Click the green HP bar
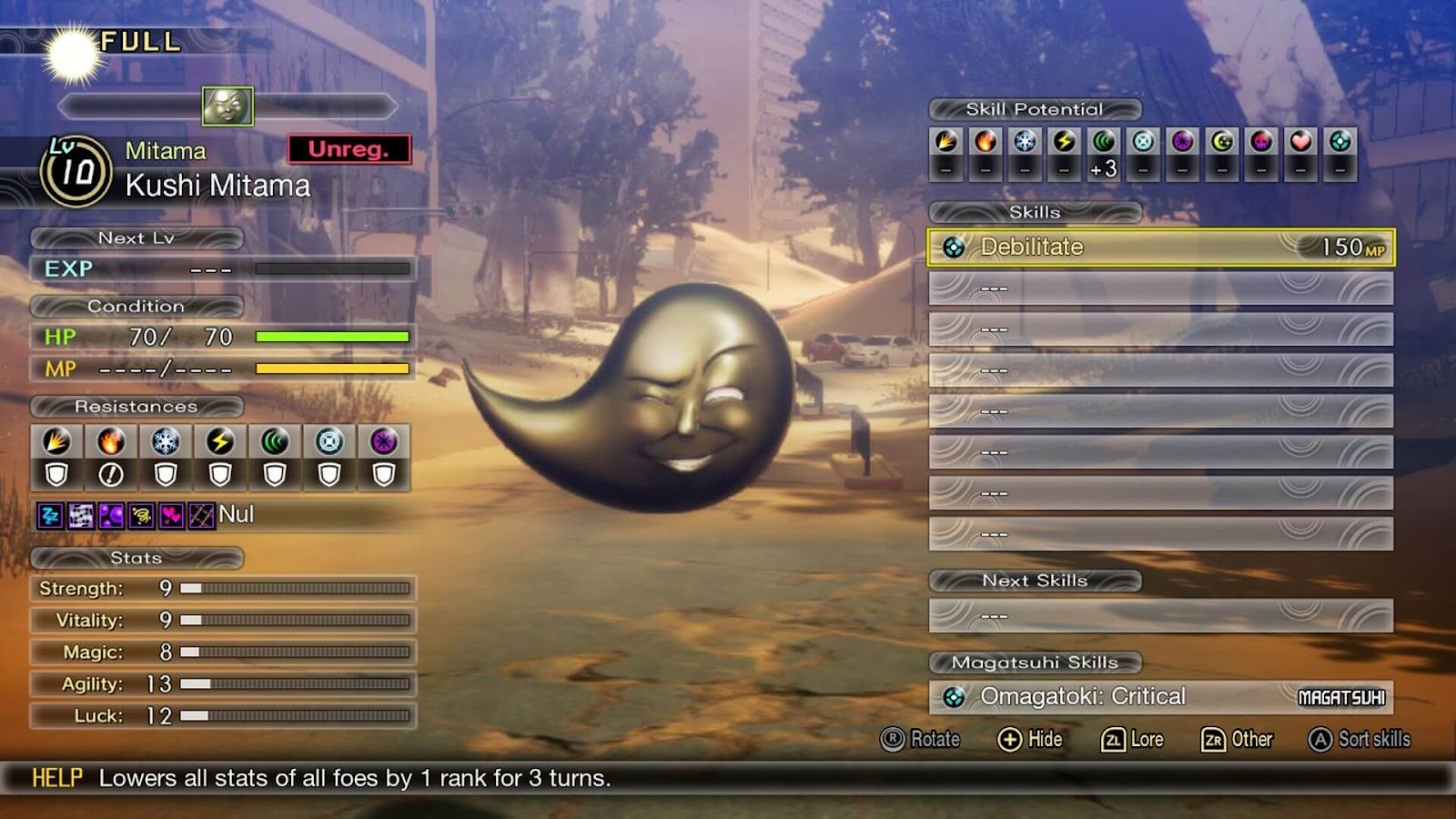Viewport: 1456px width, 819px height. [332, 338]
